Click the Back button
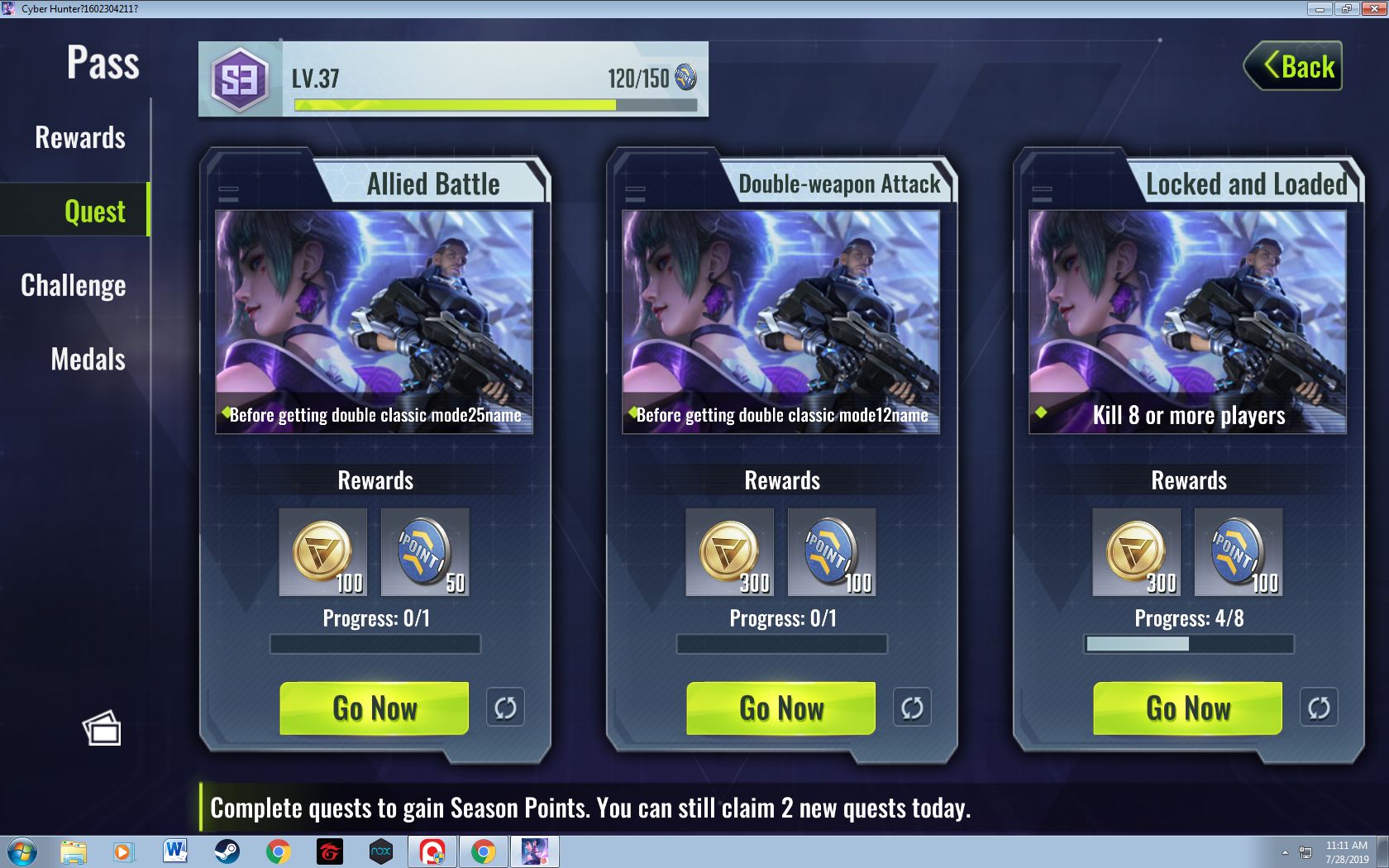This screenshot has width=1389, height=868. [x=1292, y=66]
